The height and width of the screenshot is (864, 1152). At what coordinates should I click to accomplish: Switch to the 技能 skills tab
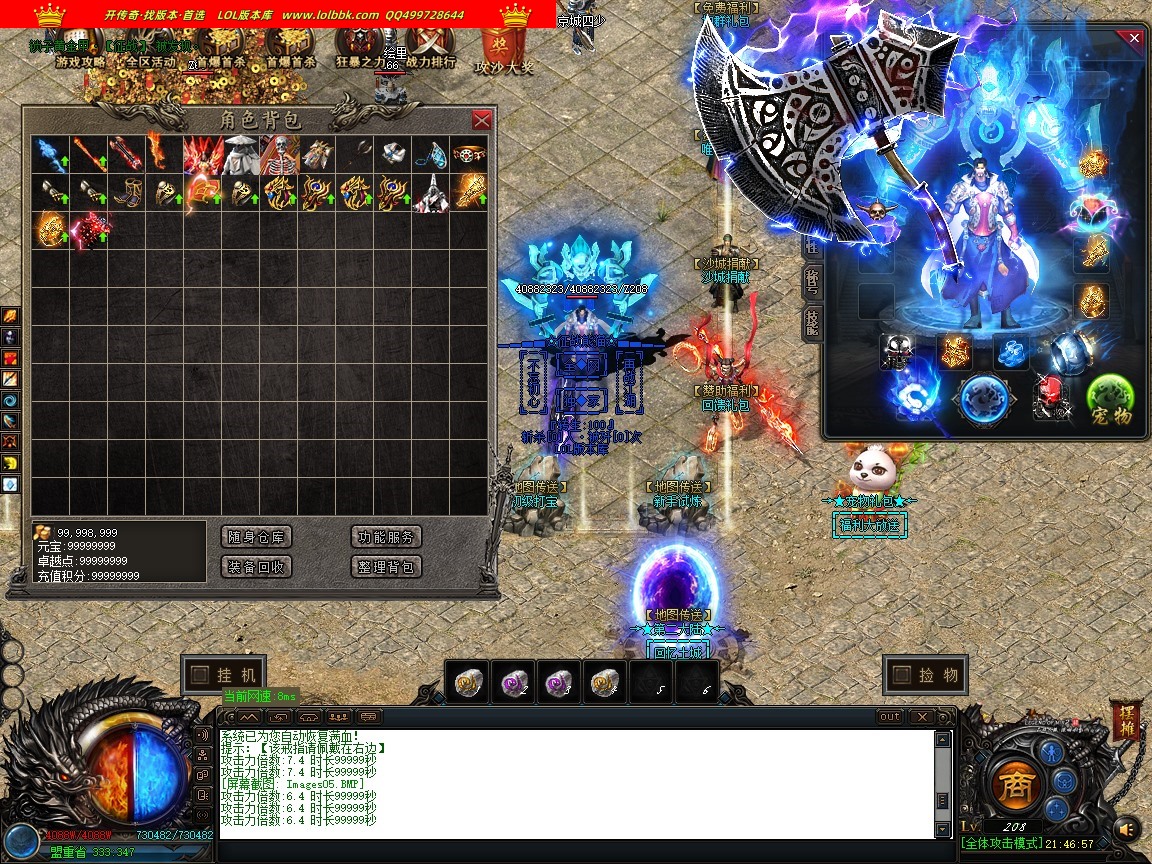pyautogui.click(x=812, y=322)
